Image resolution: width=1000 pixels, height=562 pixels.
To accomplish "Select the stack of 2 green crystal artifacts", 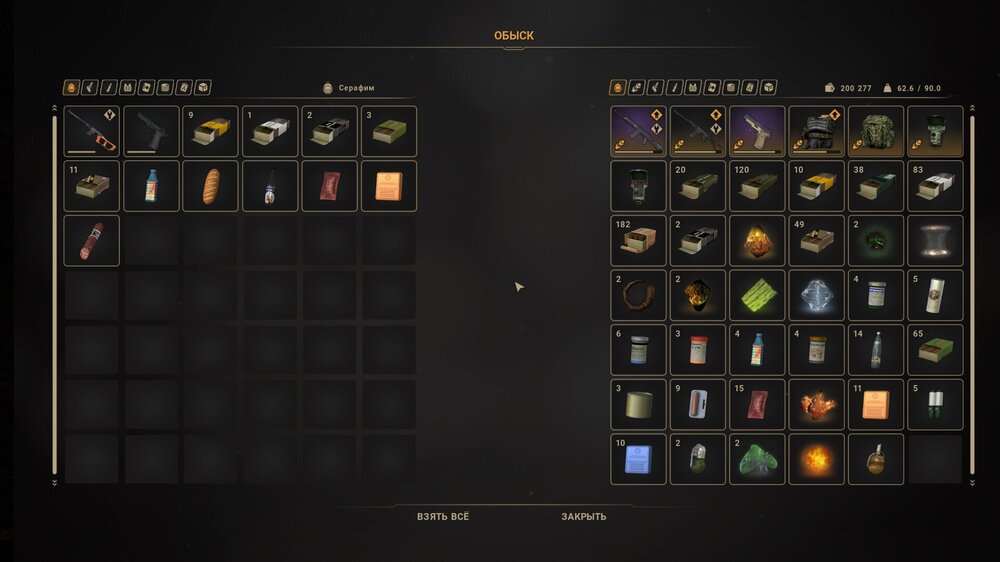I will 757,459.
